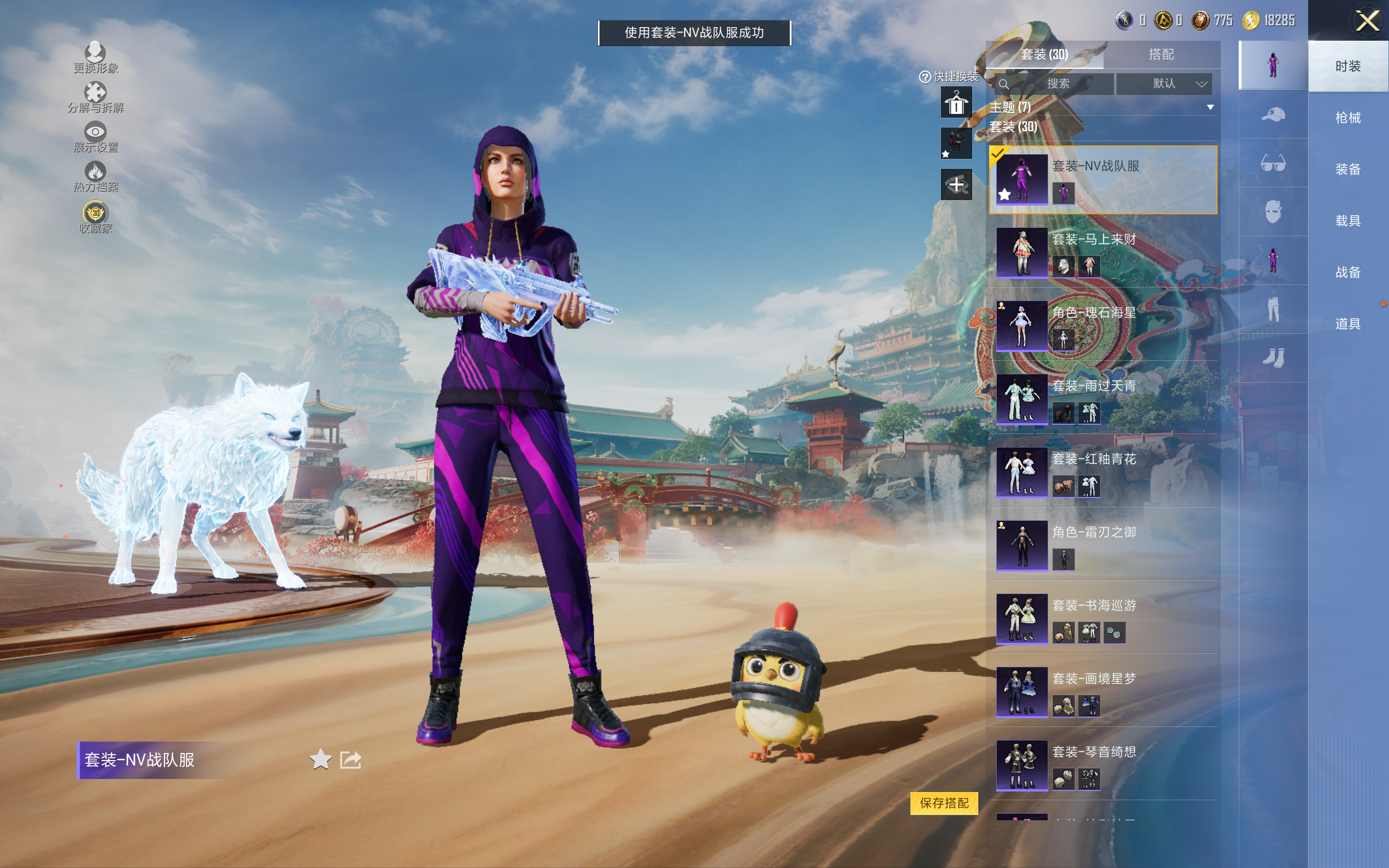1389x868 pixels.
Task: Select the 套装-马上来财 outfit
Action: 1102,253
